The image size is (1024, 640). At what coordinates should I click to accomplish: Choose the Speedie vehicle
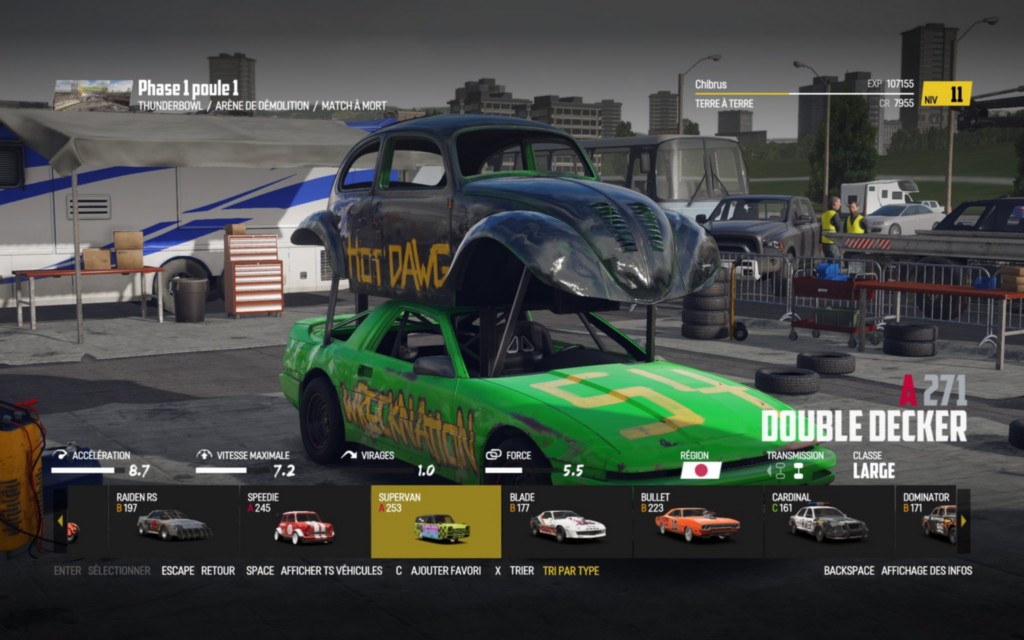[304, 521]
